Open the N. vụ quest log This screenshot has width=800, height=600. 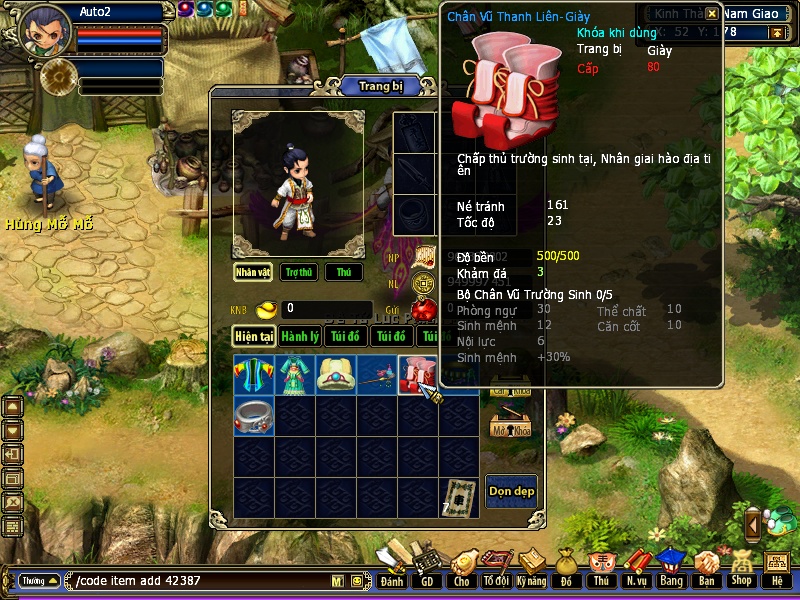coord(635,567)
